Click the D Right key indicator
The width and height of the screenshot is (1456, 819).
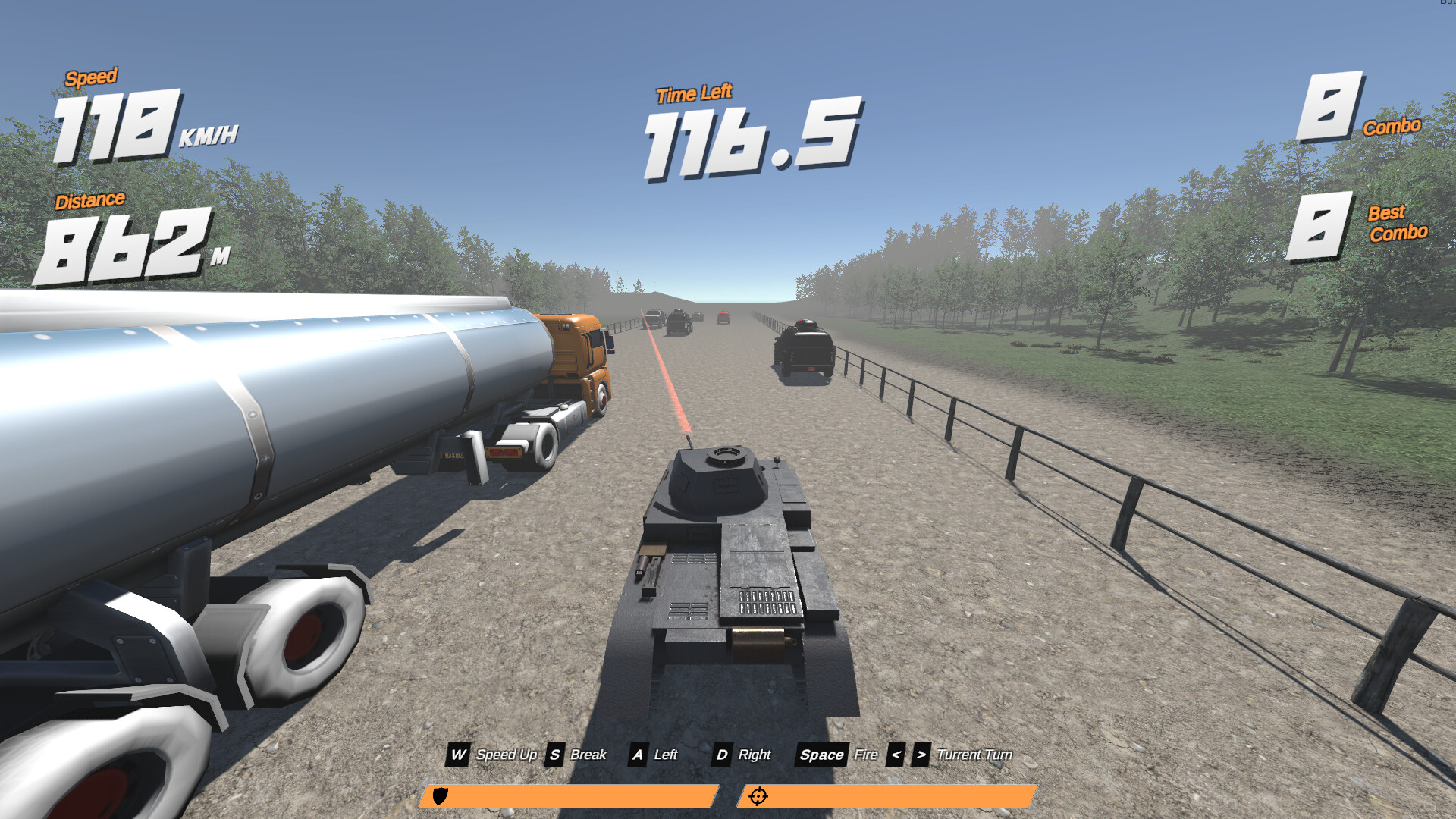(721, 755)
